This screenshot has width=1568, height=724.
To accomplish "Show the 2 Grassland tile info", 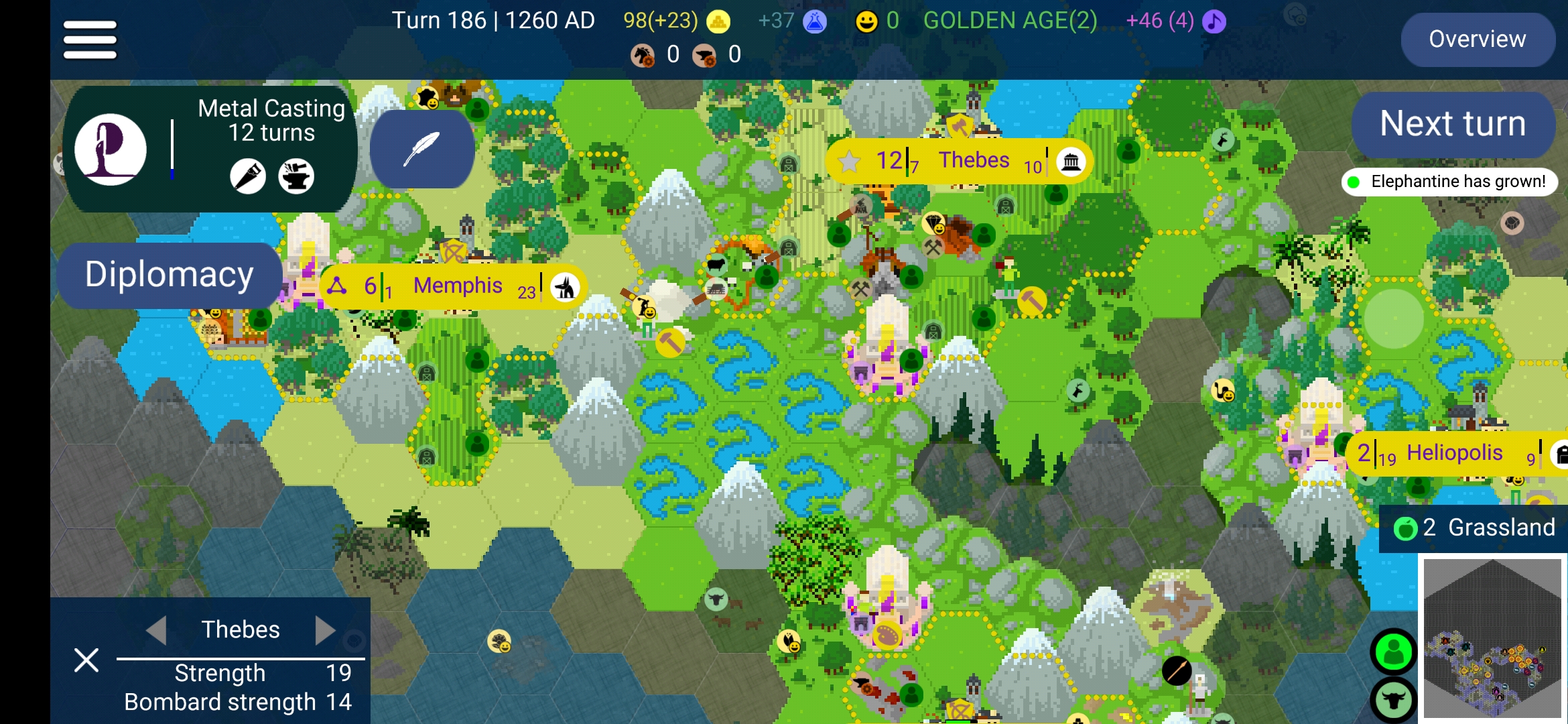I will coord(1474,528).
